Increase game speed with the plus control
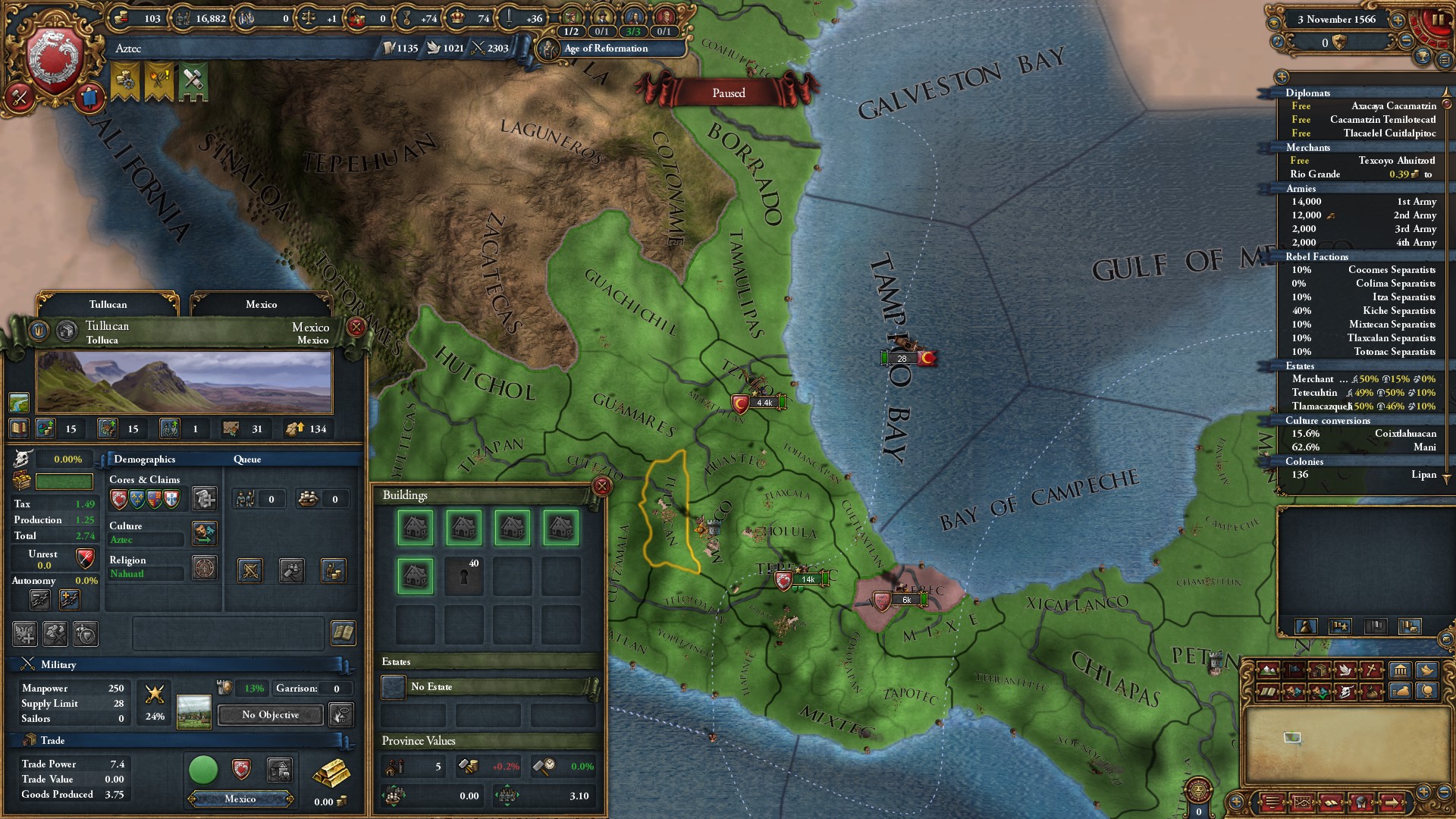Viewport: 1456px width, 819px height. [x=1398, y=20]
